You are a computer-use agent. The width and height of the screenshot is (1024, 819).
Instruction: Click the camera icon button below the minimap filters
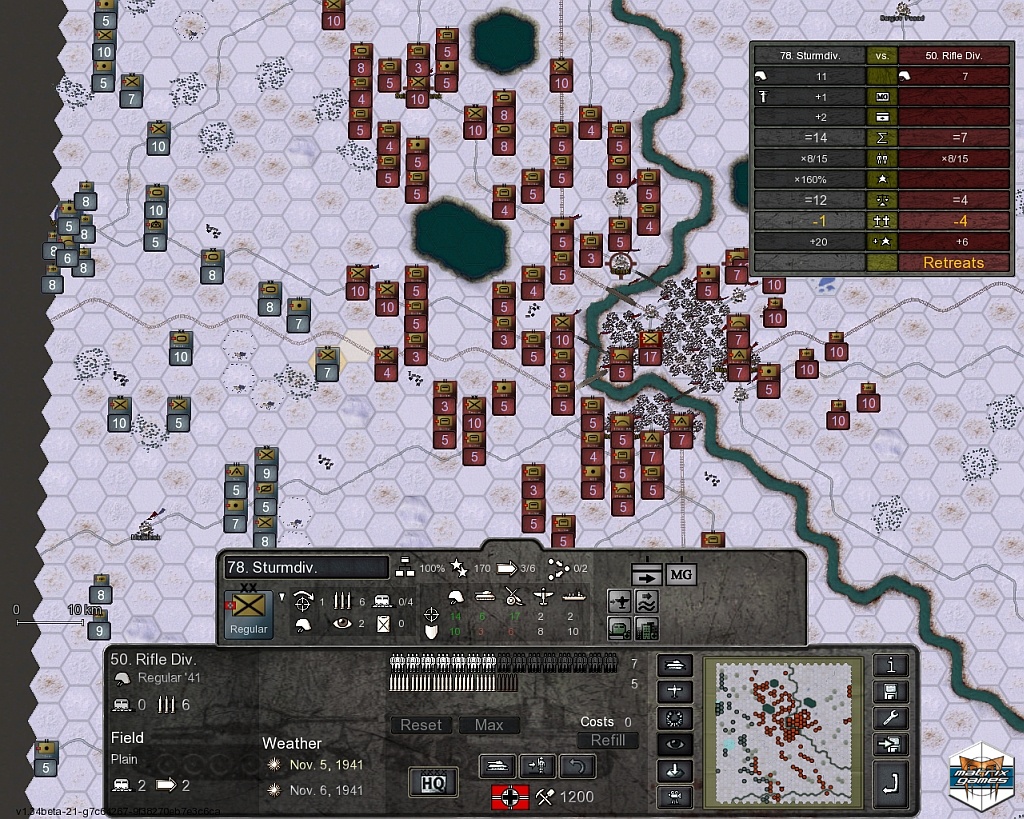pos(675,797)
